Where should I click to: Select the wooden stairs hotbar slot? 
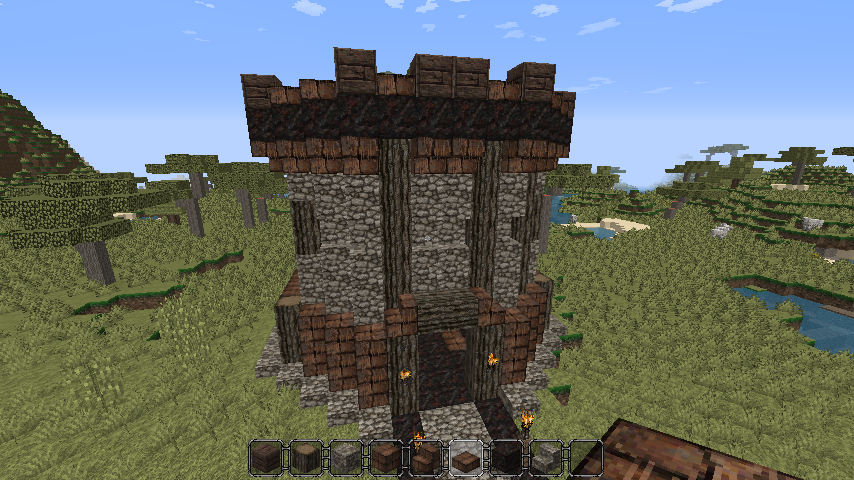(425, 458)
